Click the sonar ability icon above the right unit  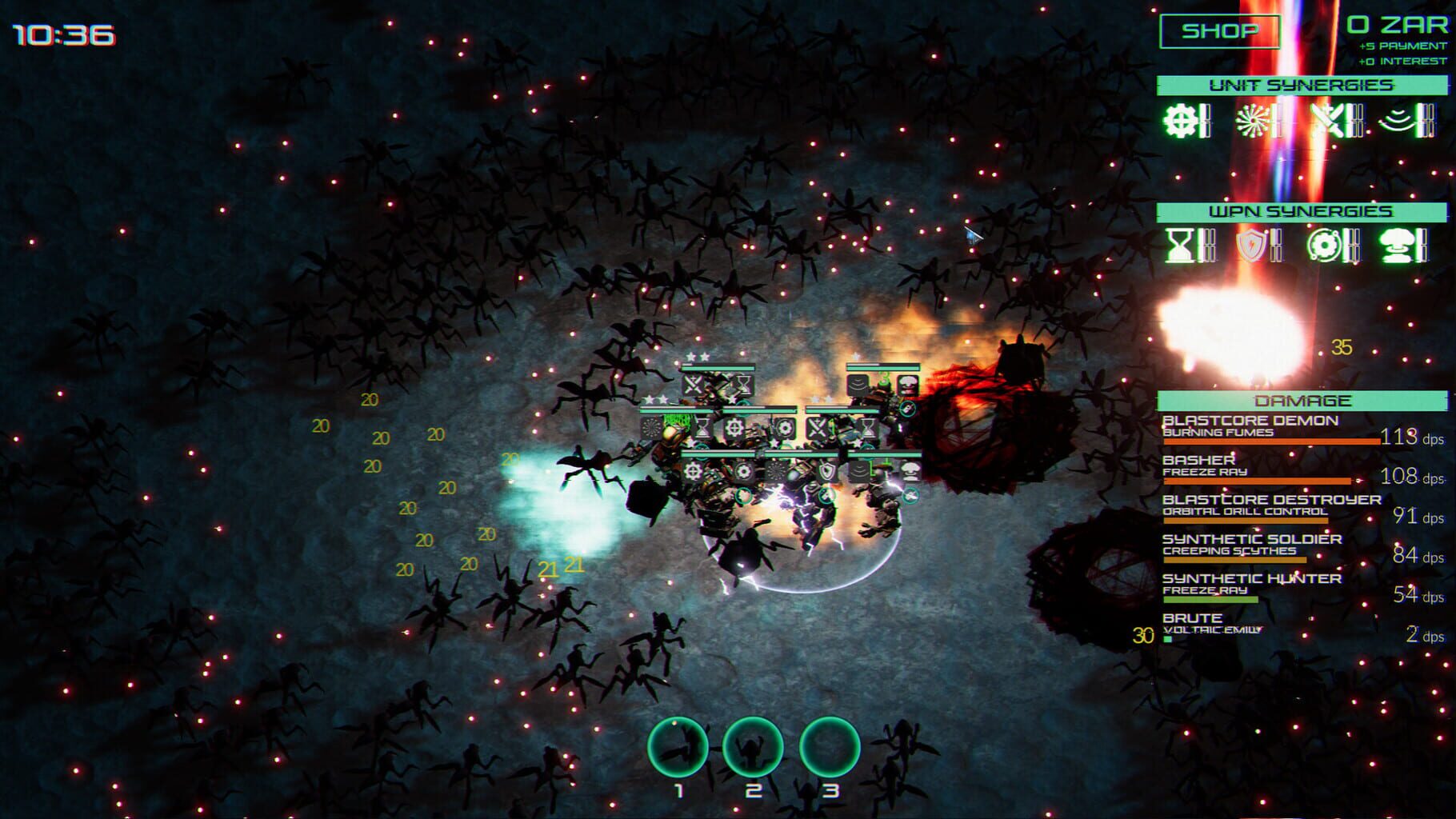[x=857, y=384]
